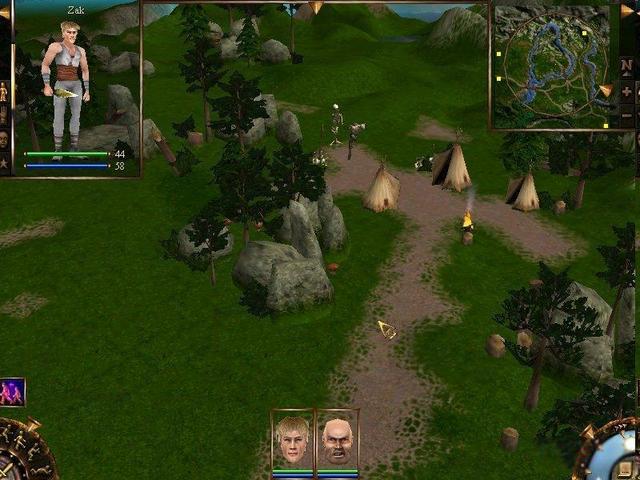Open the star icon tab
This screenshot has height=480, width=640.
point(4,162)
